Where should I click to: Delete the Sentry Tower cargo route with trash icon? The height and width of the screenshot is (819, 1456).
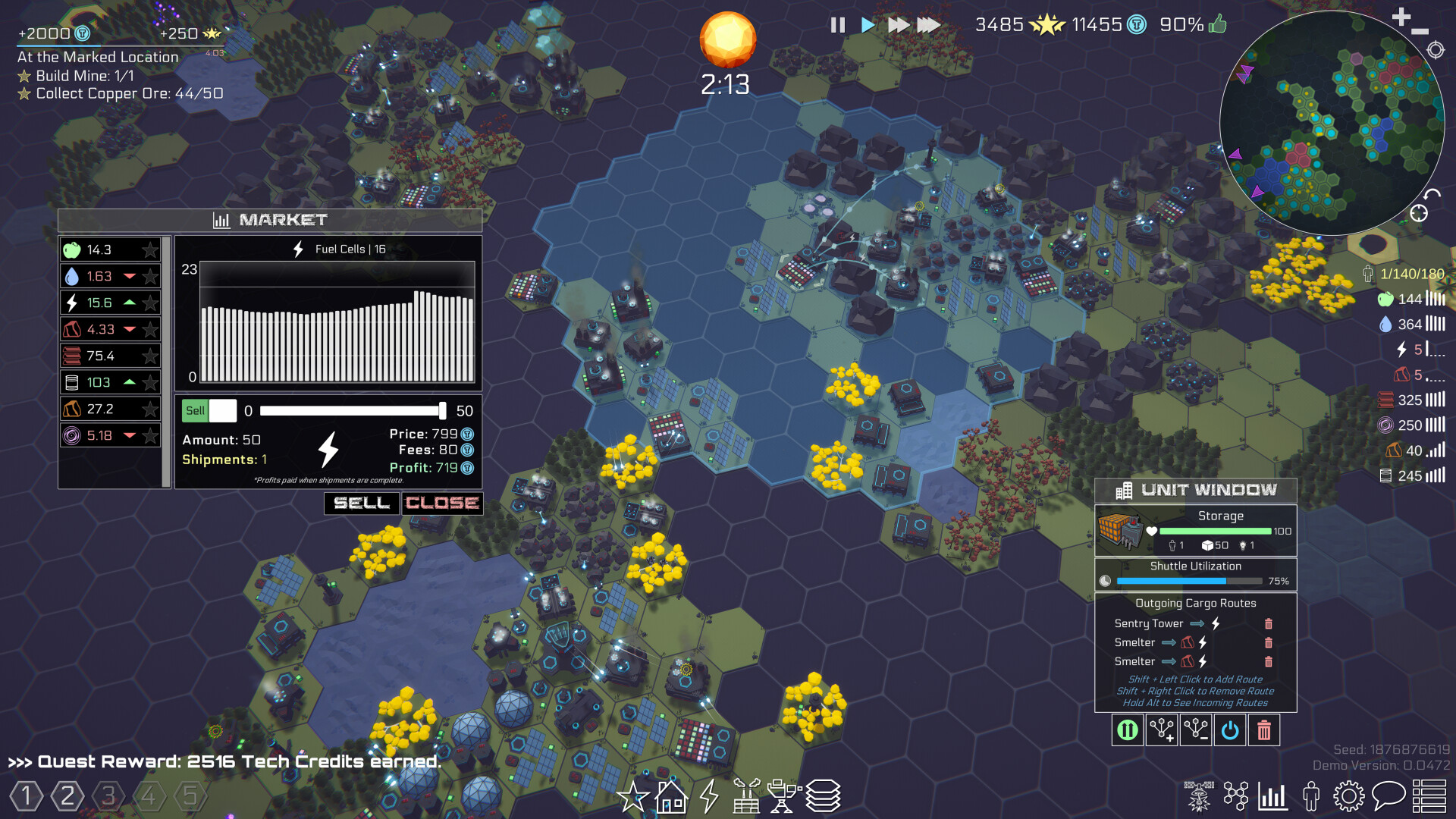point(1269,623)
